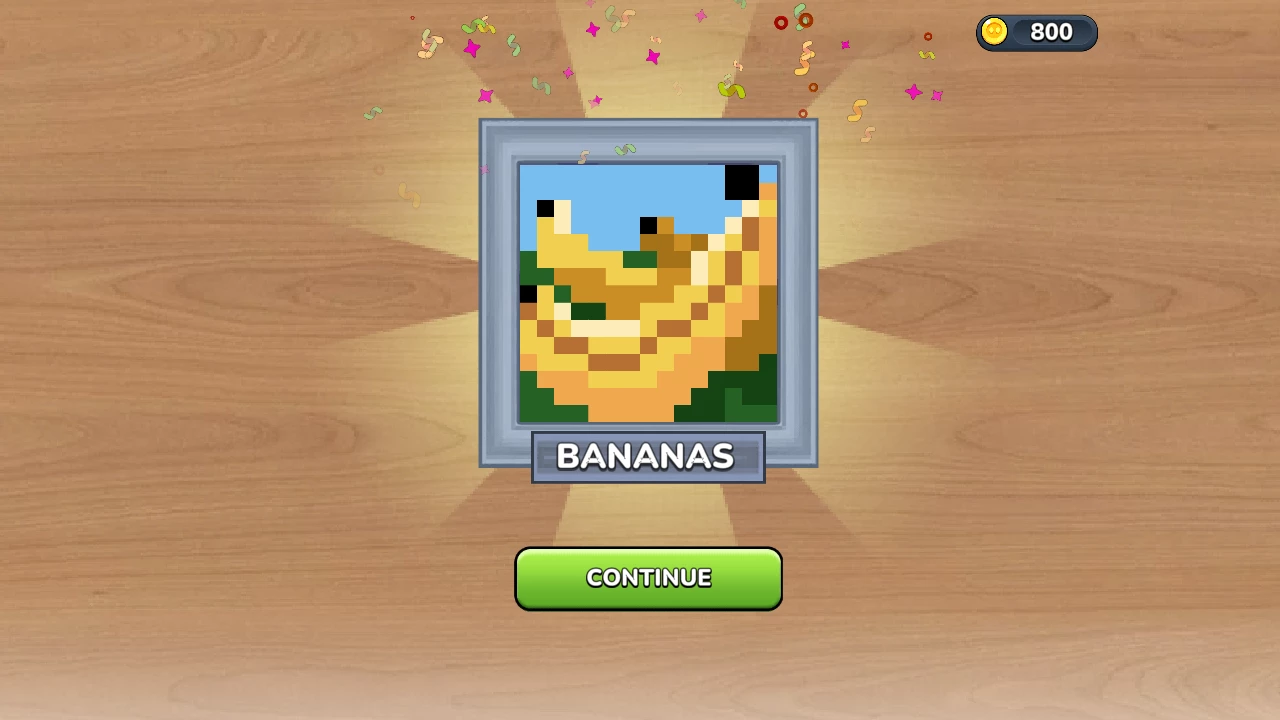Viewport: 1280px width, 720px height.
Task: Click the silver picture frame around the artwork
Action: (497, 295)
